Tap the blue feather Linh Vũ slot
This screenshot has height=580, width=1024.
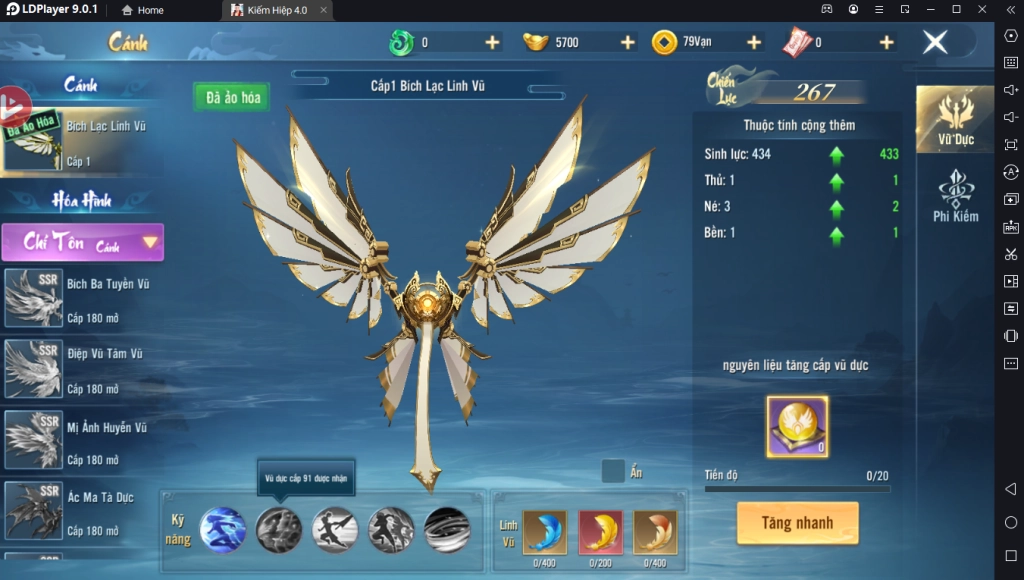coord(544,532)
